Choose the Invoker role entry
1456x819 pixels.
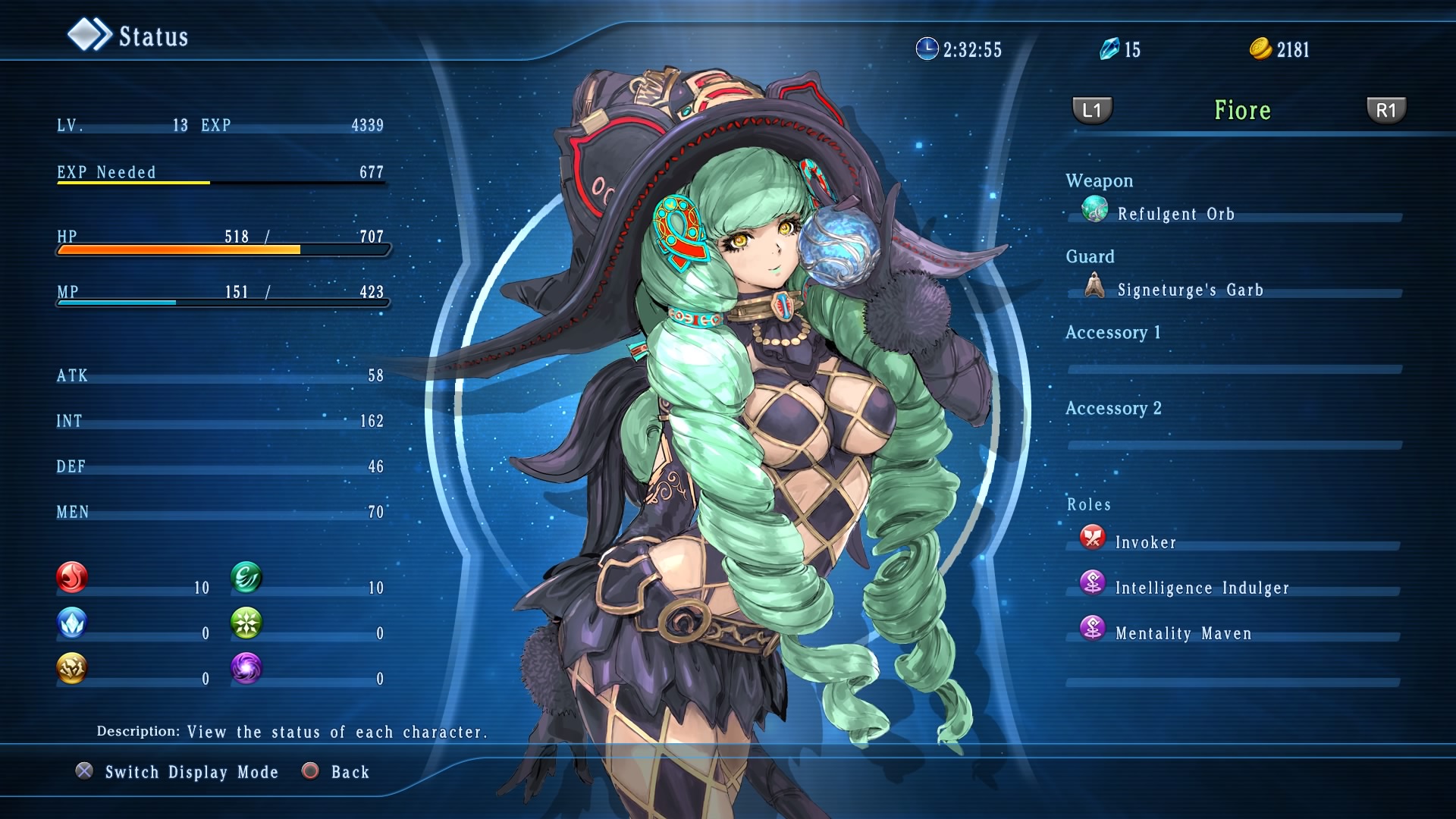[x=1145, y=542]
